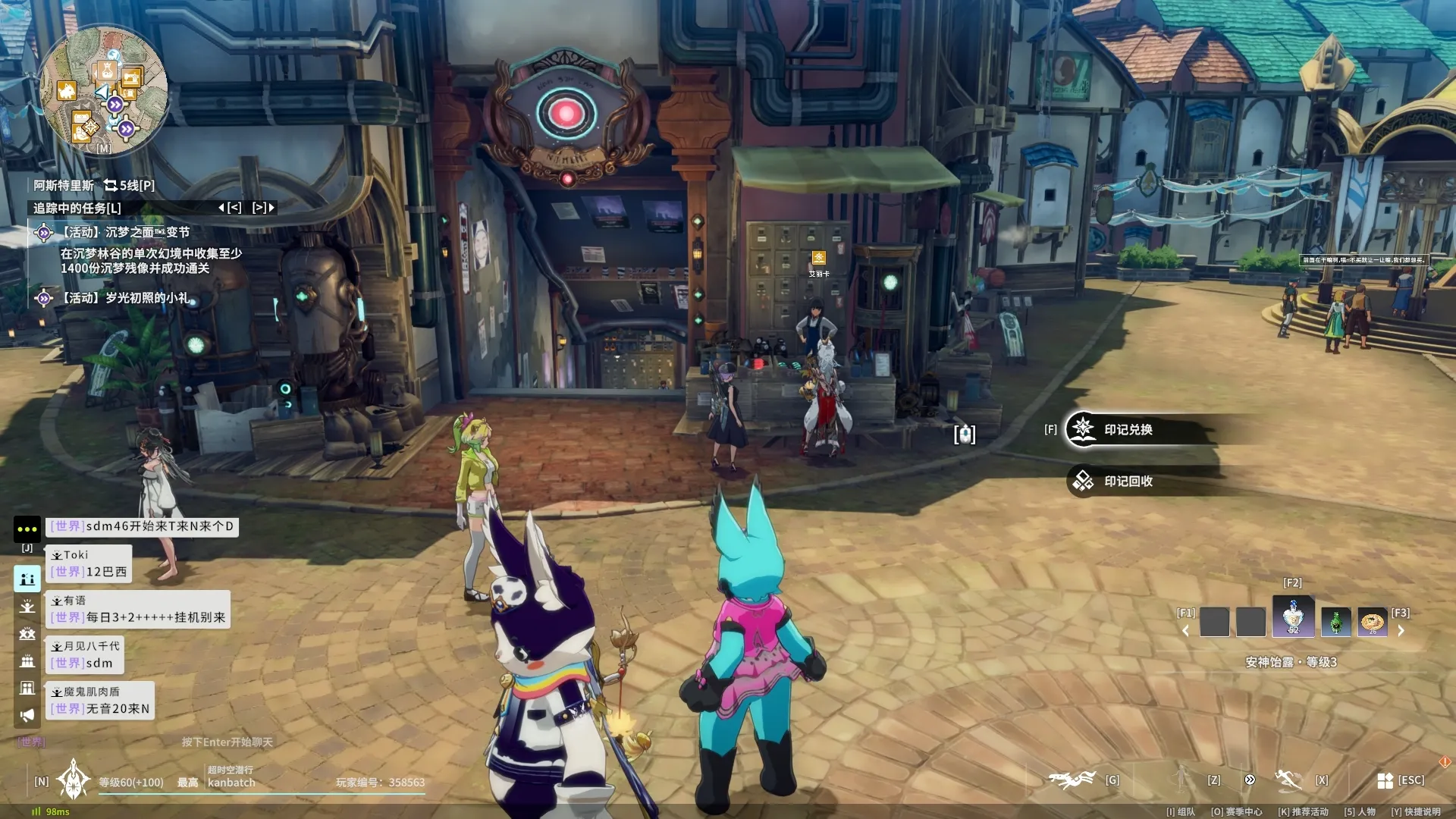Open the circular minimap

coord(104,90)
